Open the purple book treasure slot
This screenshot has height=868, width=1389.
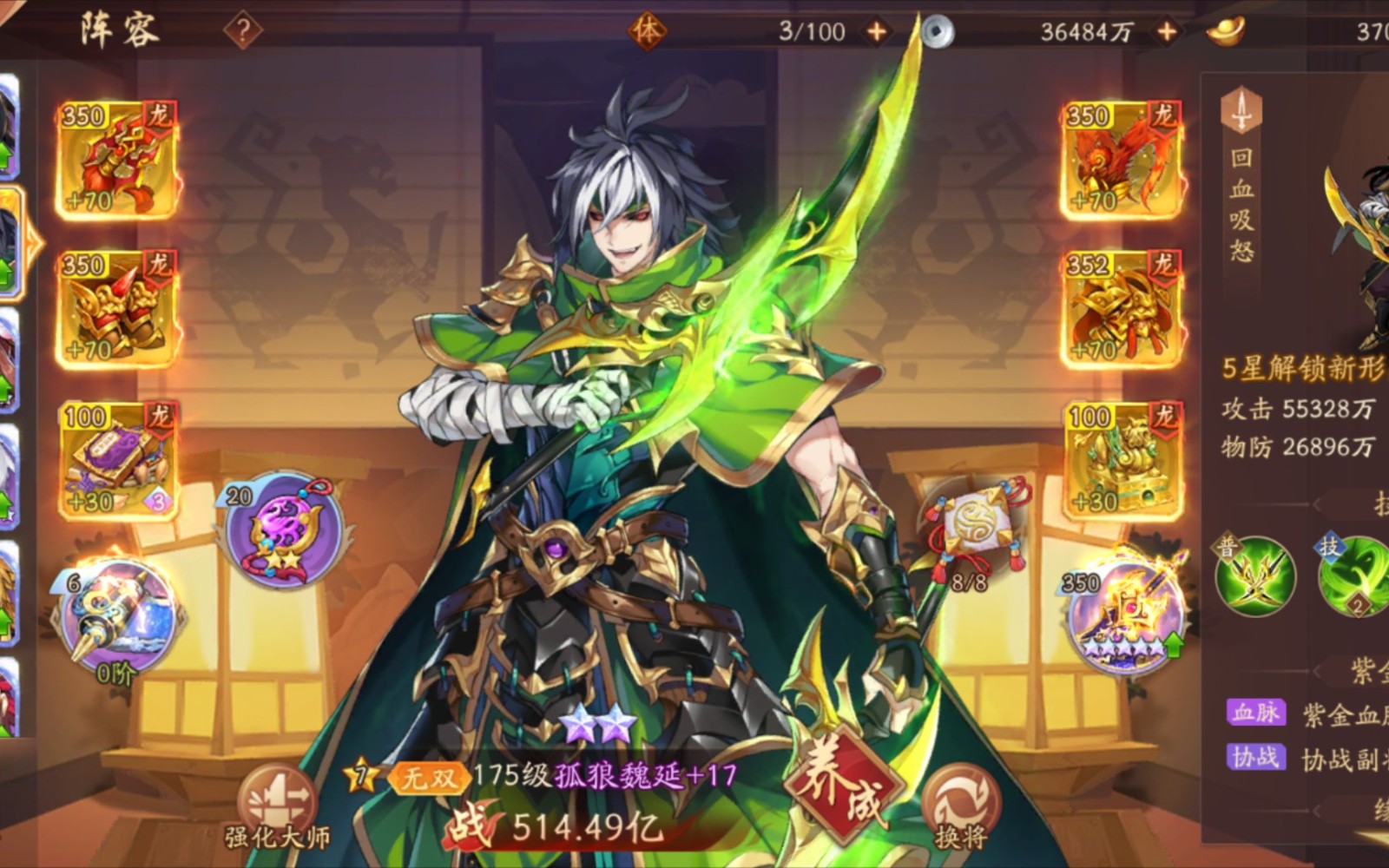pos(117,459)
